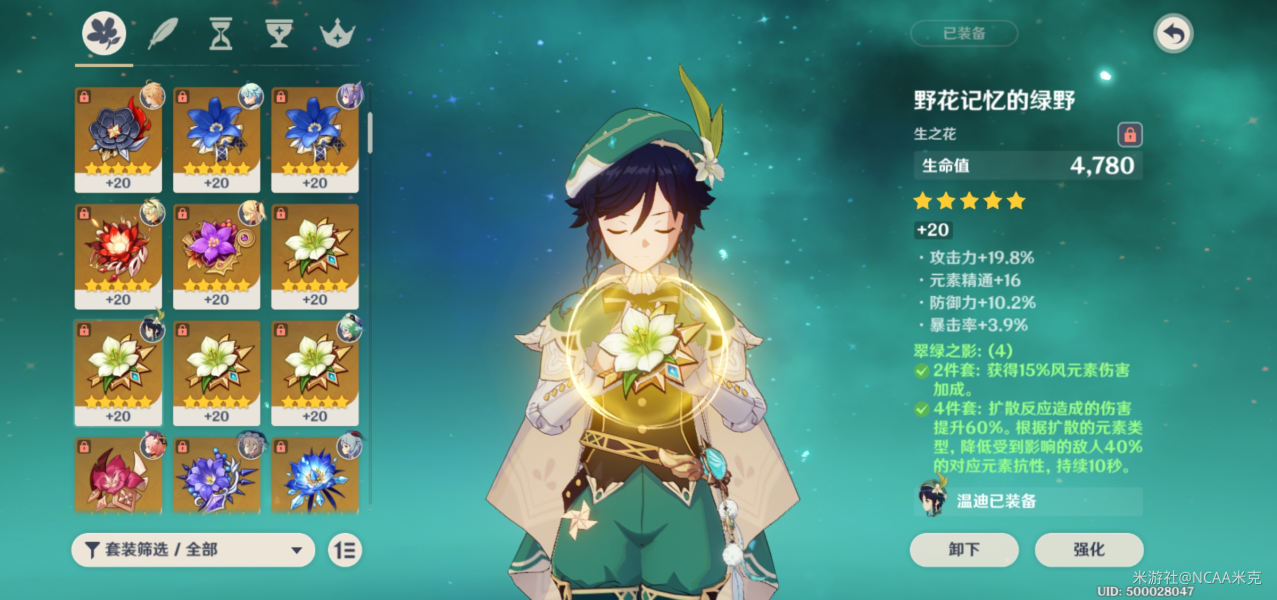Viewport: 1277px width, 600px height.
Task: Open the sort order list button
Action: [345, 549]
